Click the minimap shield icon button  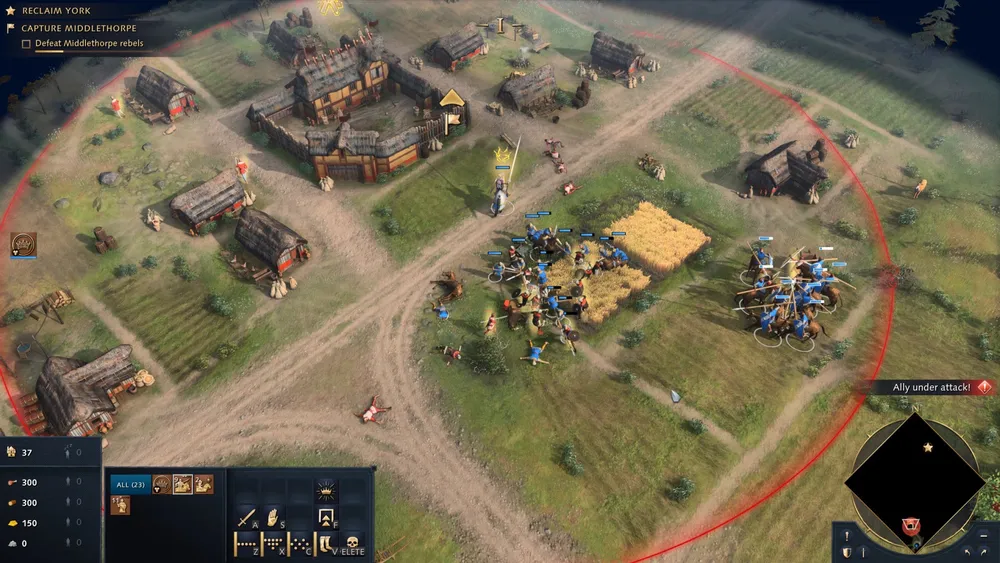(x=848, y=552)
